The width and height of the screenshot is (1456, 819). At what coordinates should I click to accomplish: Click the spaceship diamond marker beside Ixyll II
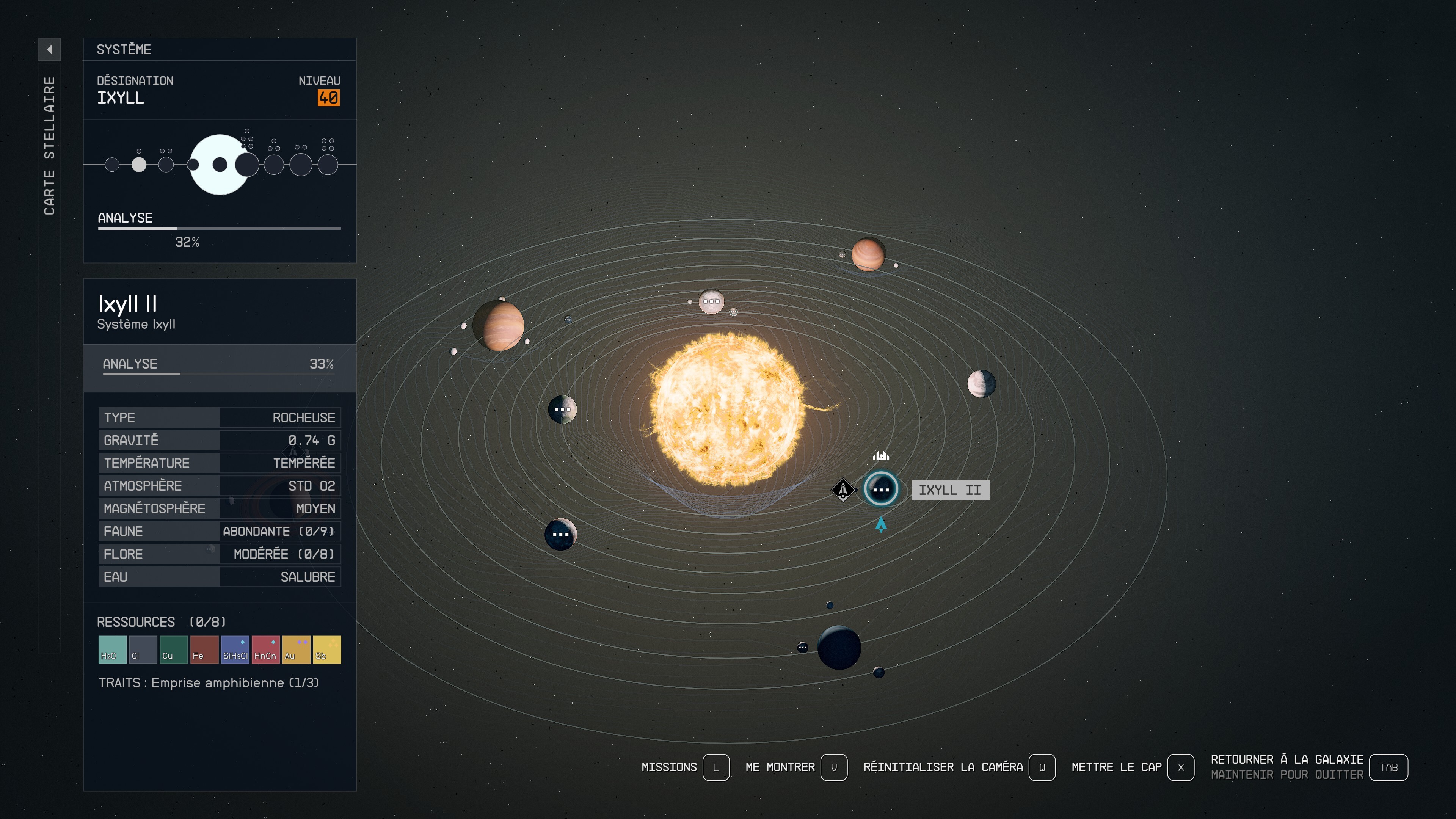[x=843, y=490]
